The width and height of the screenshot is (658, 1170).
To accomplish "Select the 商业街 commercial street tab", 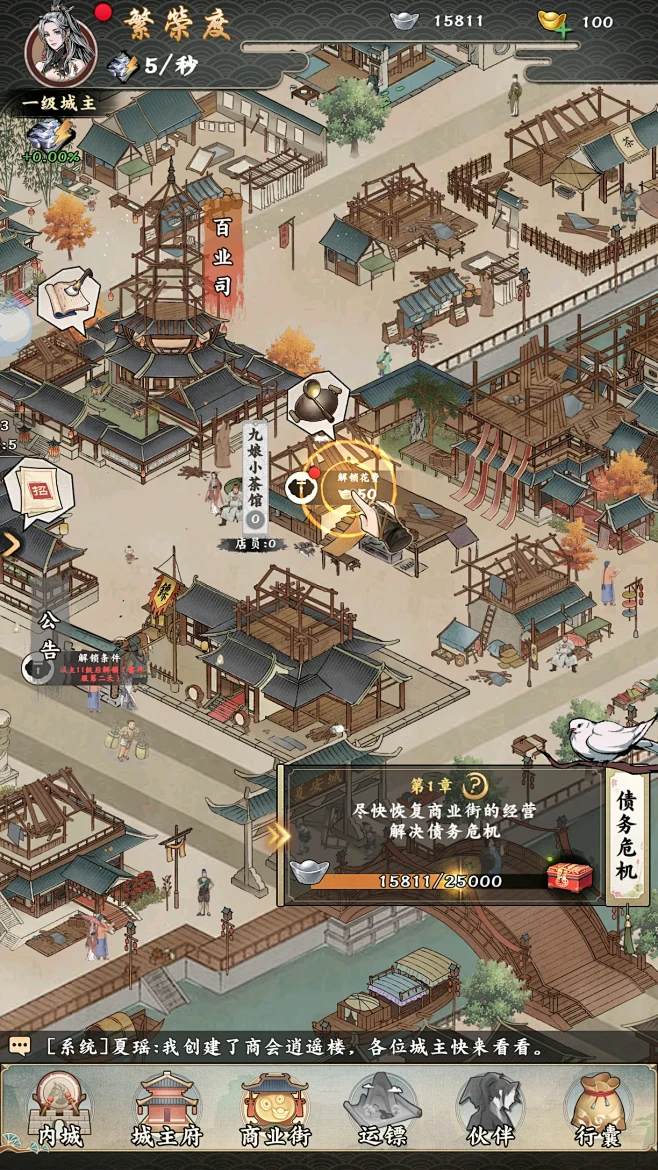I will (x=275, y=1110).
